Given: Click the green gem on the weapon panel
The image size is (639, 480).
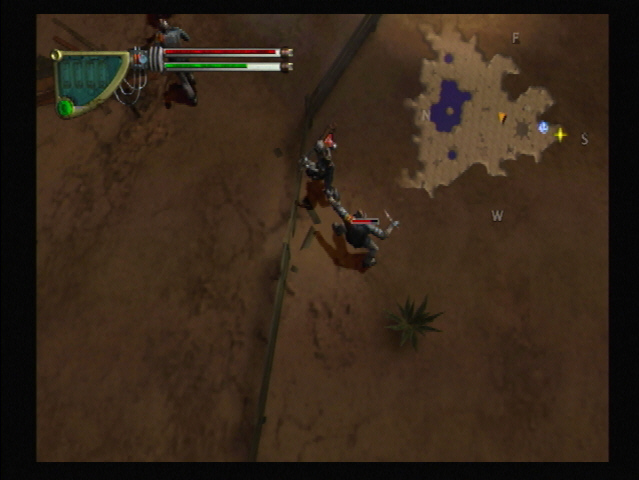Looking at the screenshot, I should [67, 107].
